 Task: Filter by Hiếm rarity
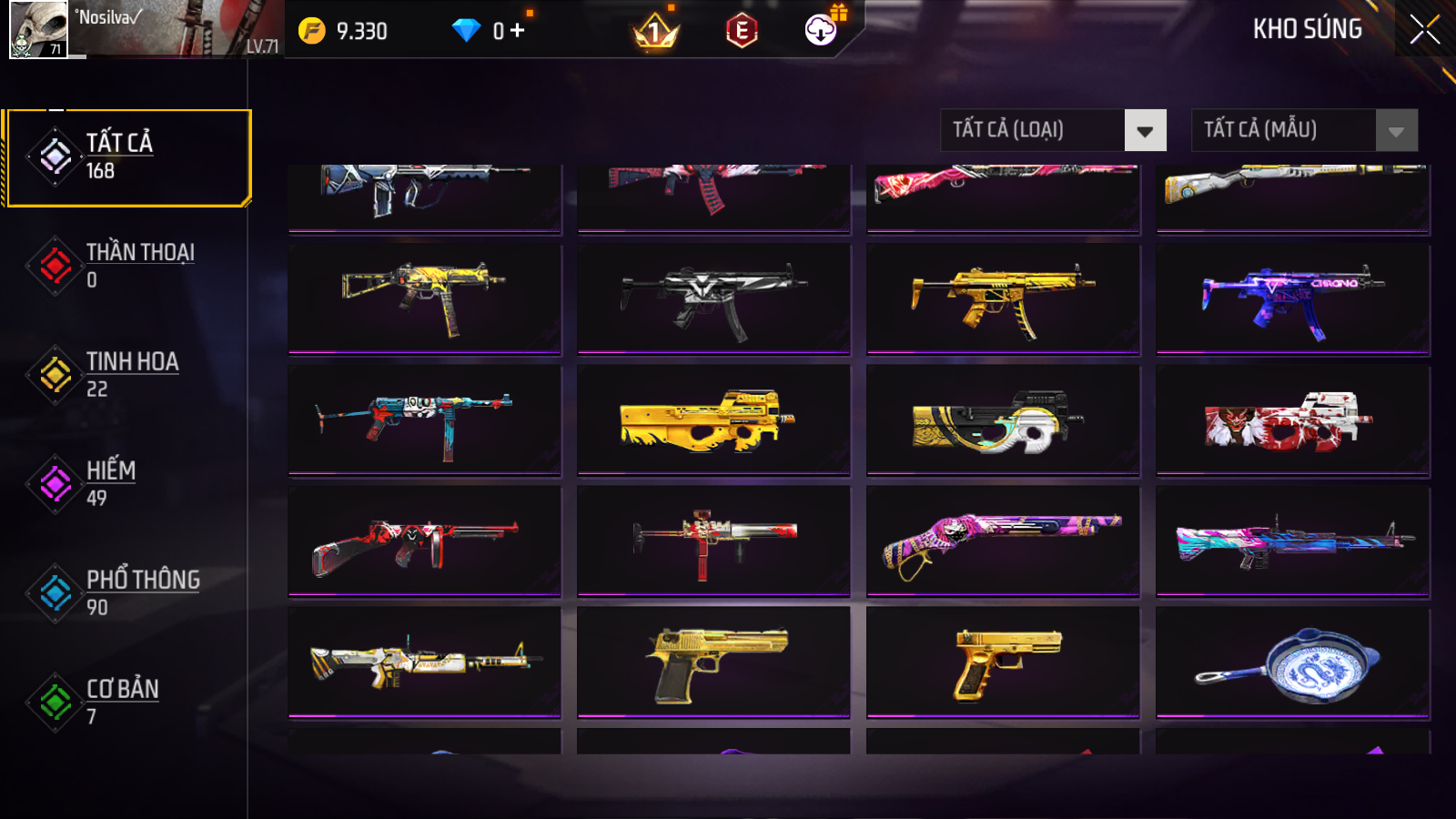coord(127,483)
